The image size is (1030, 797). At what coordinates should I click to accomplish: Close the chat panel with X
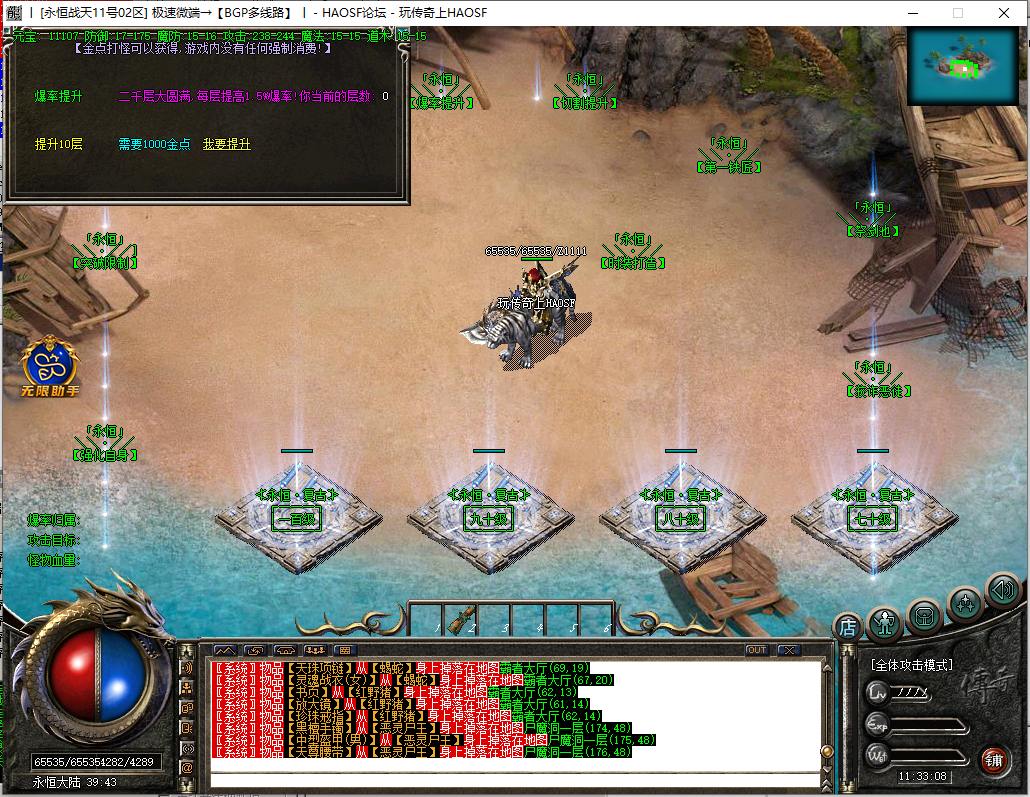(789, 650)
